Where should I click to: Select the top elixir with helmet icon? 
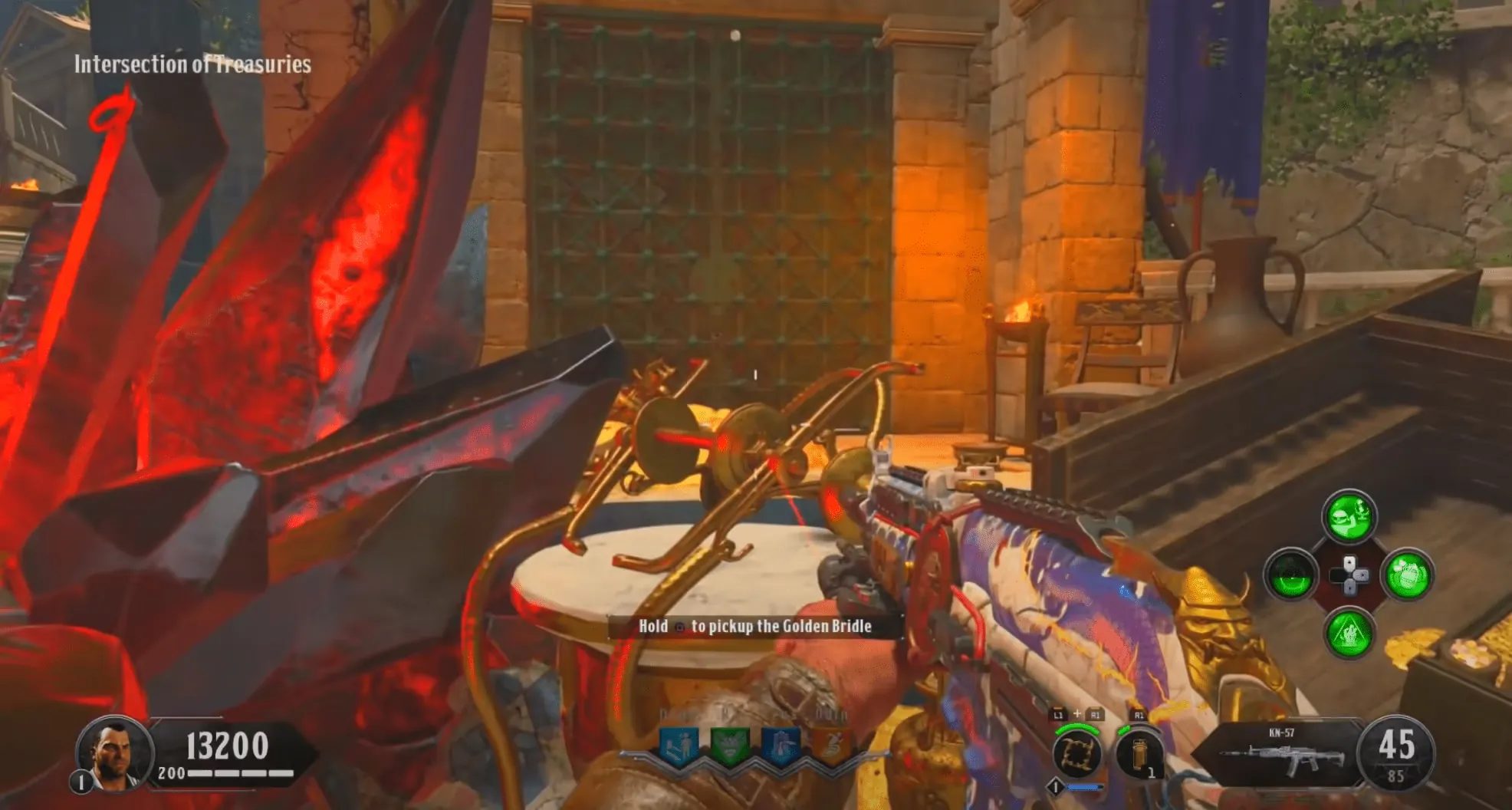pyautogui.click(x=1349, y=516)
